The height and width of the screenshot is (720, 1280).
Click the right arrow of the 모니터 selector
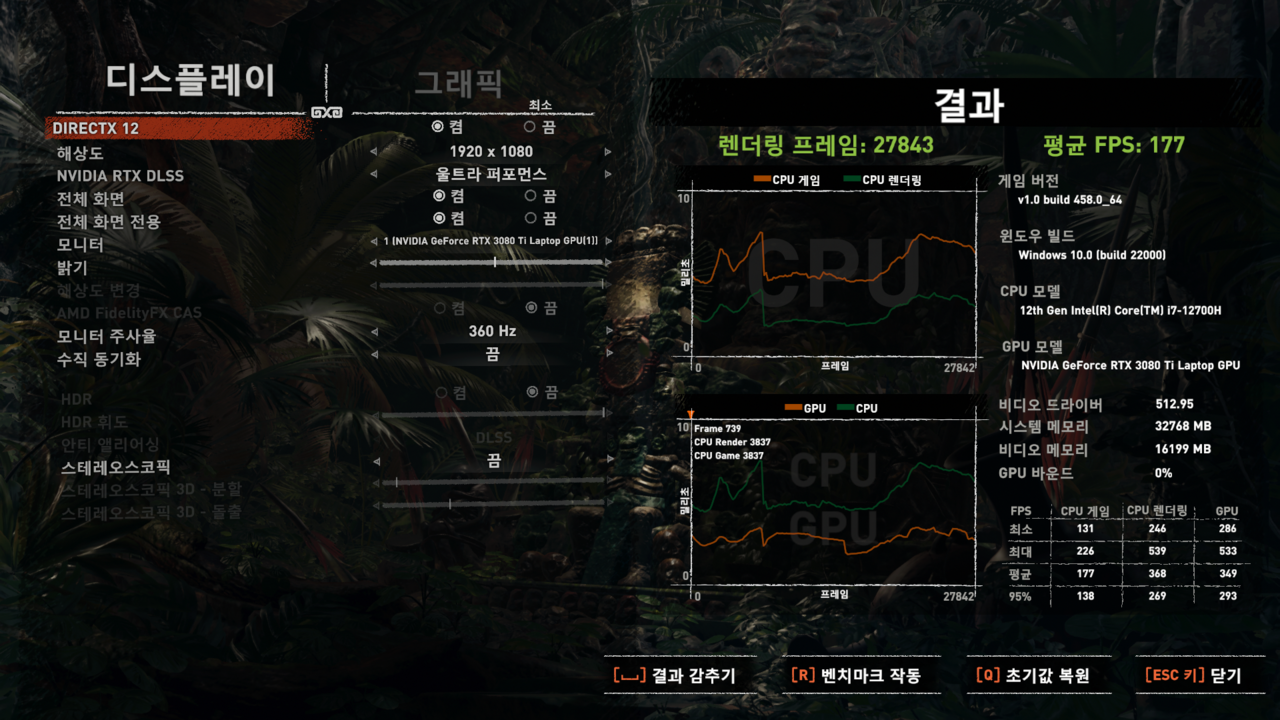(607, 242)
